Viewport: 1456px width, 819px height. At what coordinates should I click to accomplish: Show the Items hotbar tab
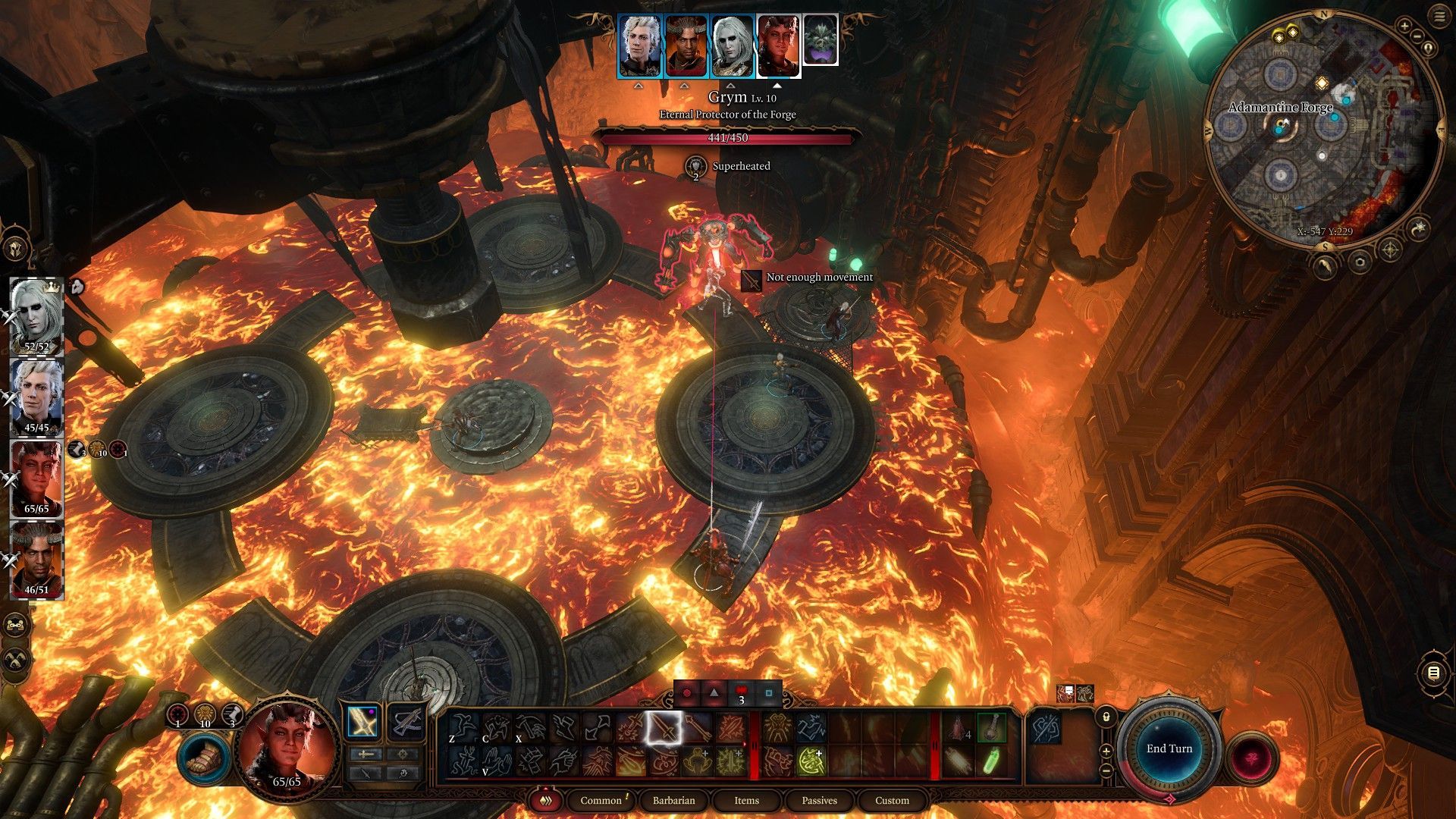click(x=746, y=800)
